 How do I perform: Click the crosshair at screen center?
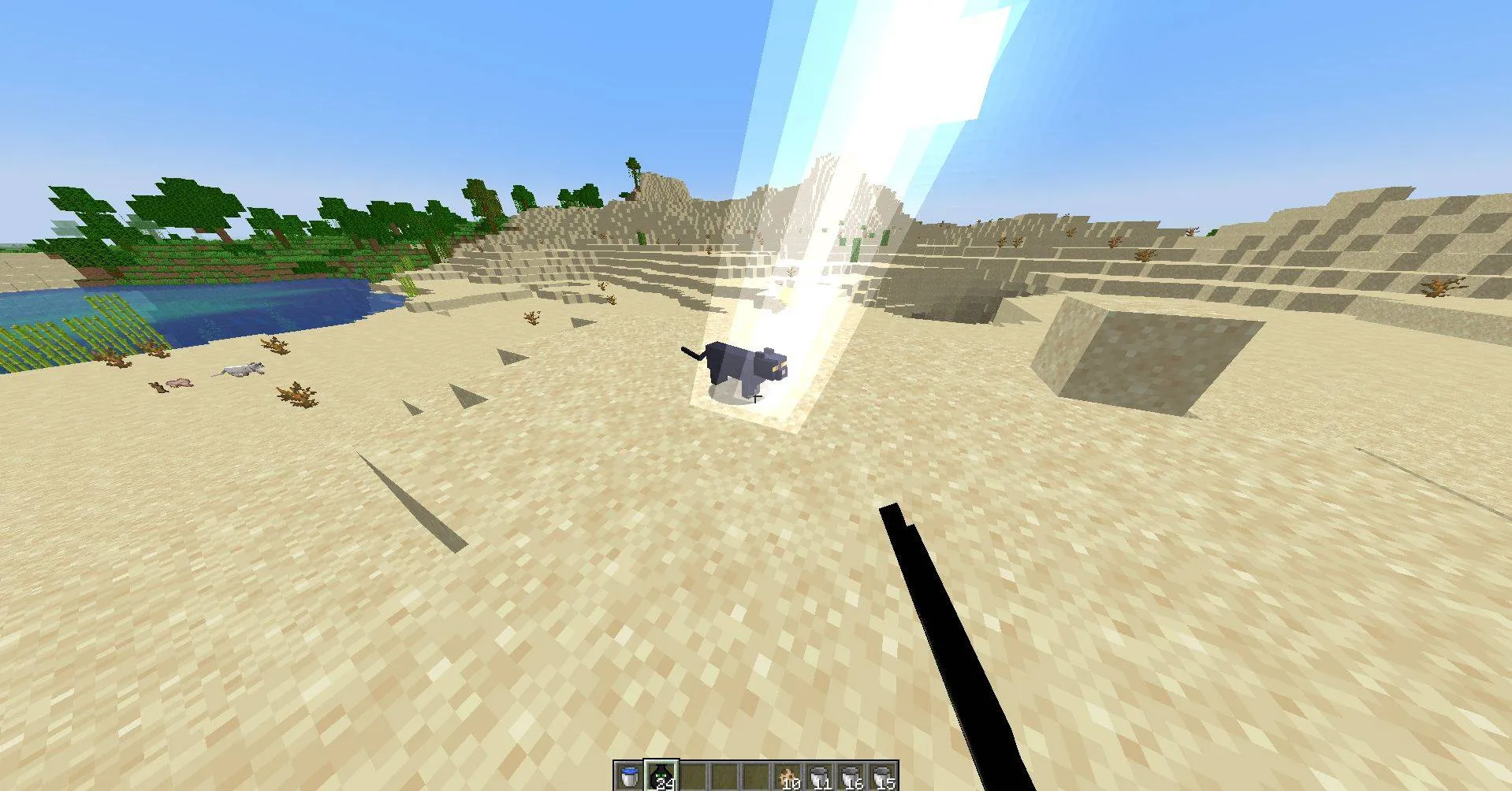756,395
